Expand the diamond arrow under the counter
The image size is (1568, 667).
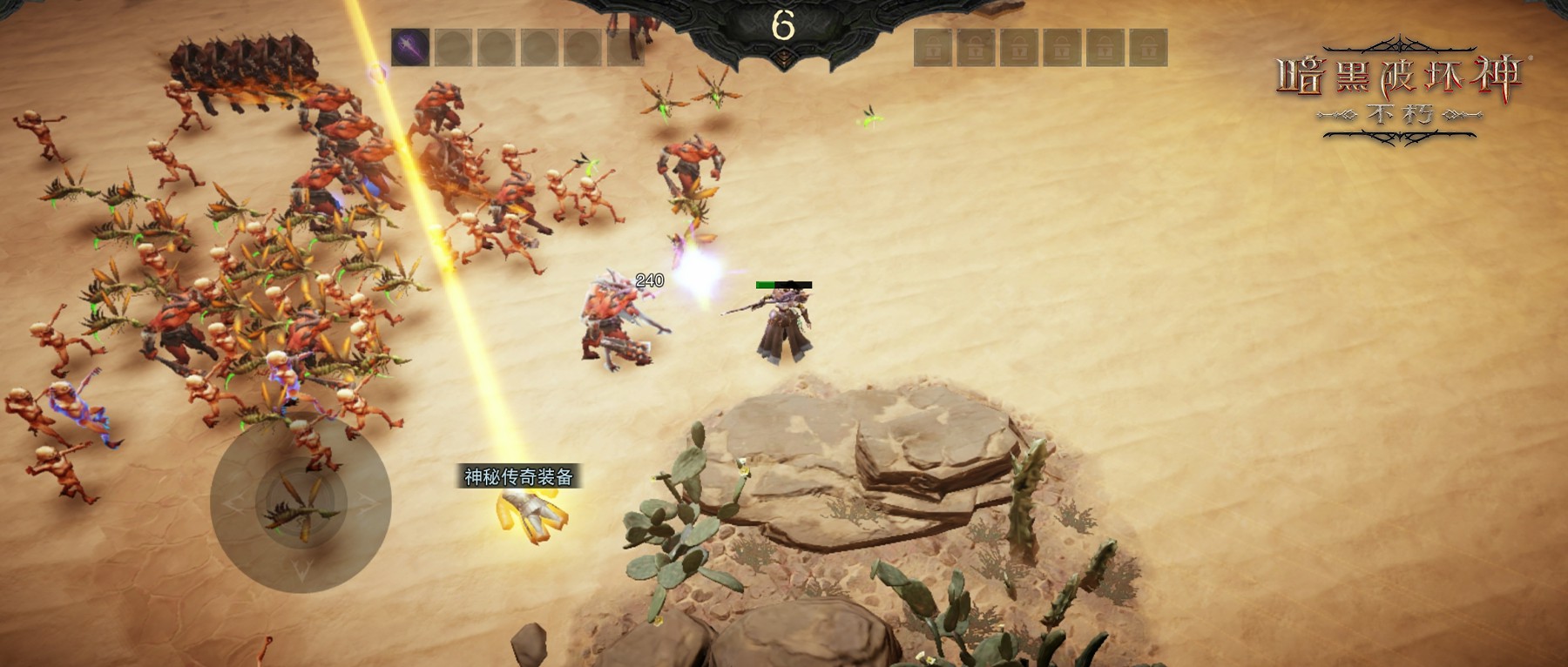click(784, 58)
